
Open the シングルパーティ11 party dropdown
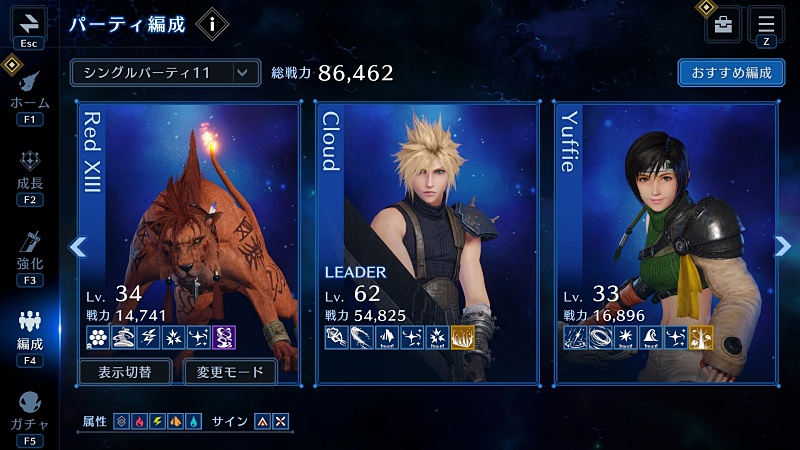[x=165, y=72]
